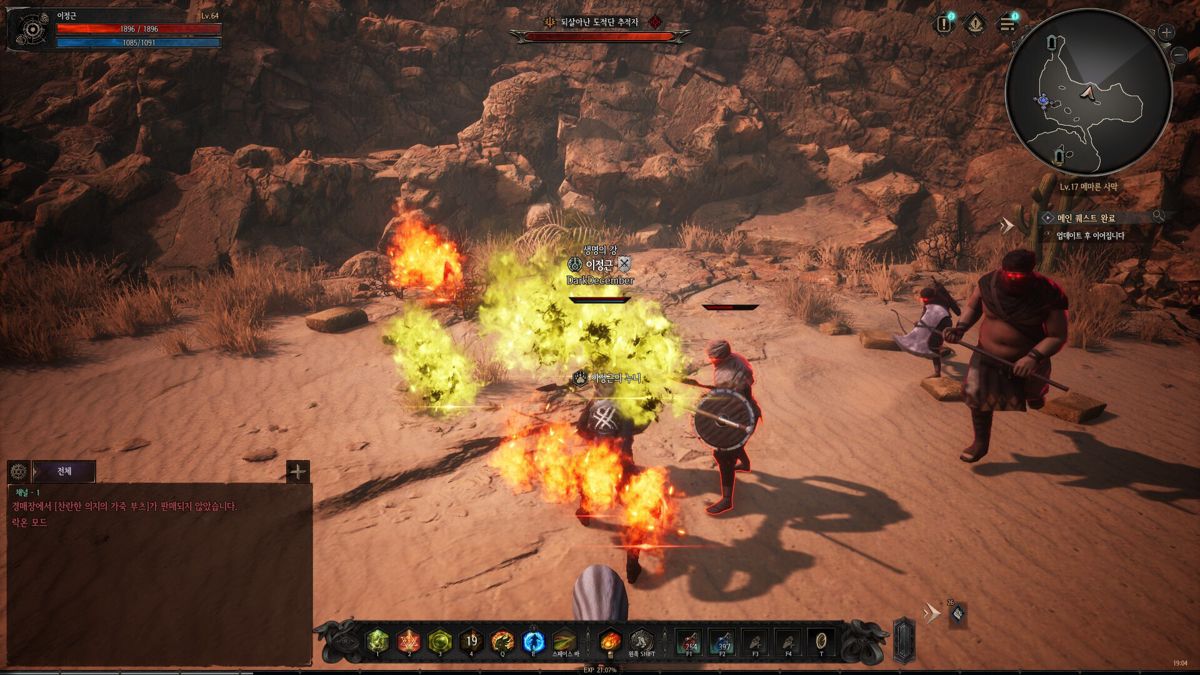Add a chat tab with plus button

click(298, 472)
